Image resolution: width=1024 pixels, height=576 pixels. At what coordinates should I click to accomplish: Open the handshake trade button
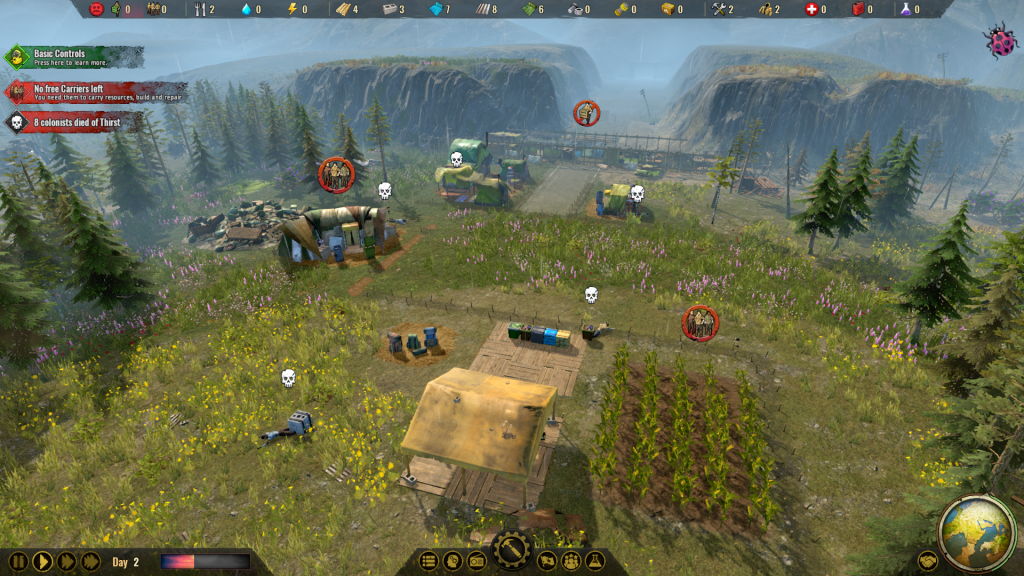(928, 561)
